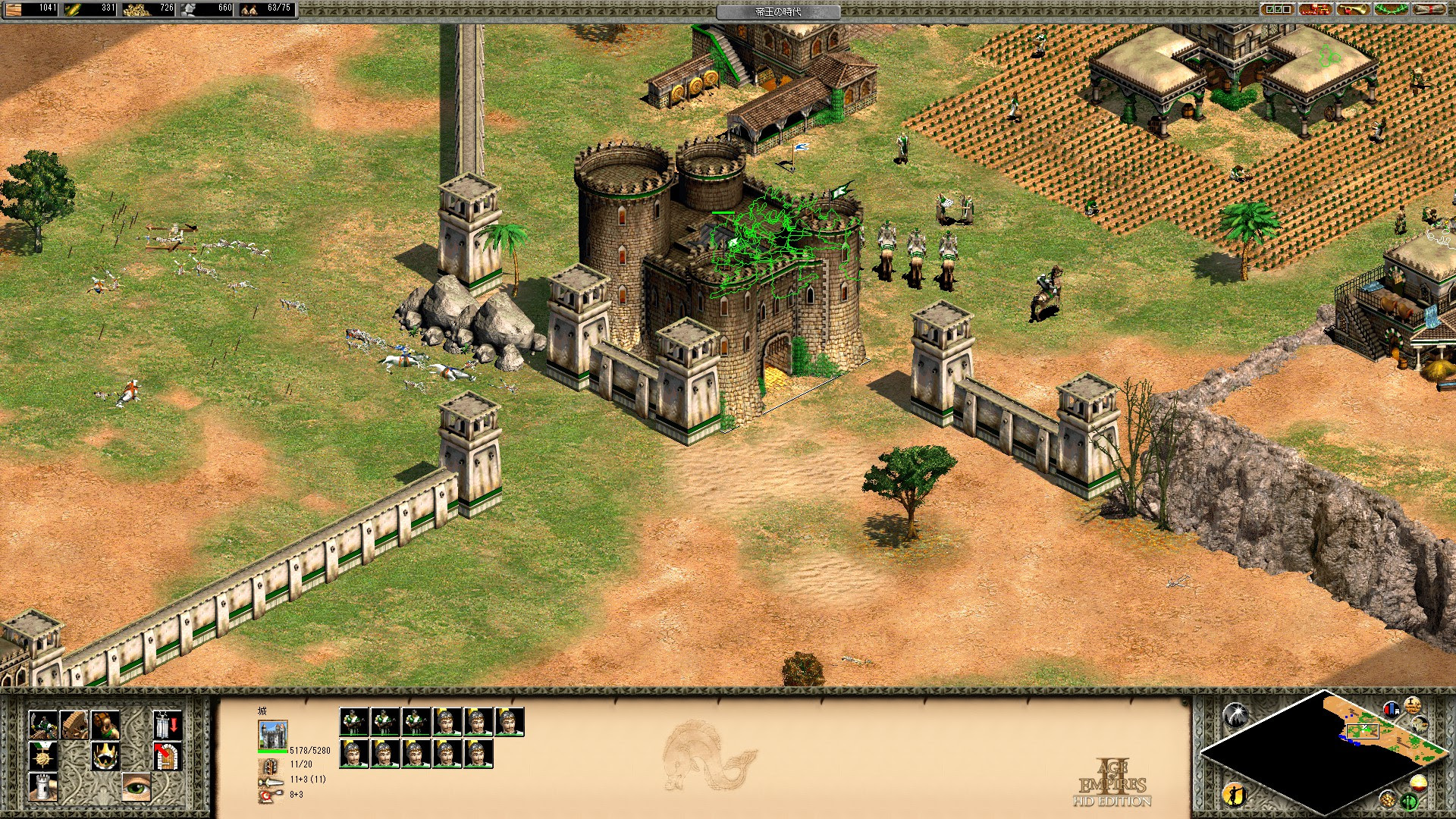
Task: Train the castle's unique unit
Action: (43, 725)
